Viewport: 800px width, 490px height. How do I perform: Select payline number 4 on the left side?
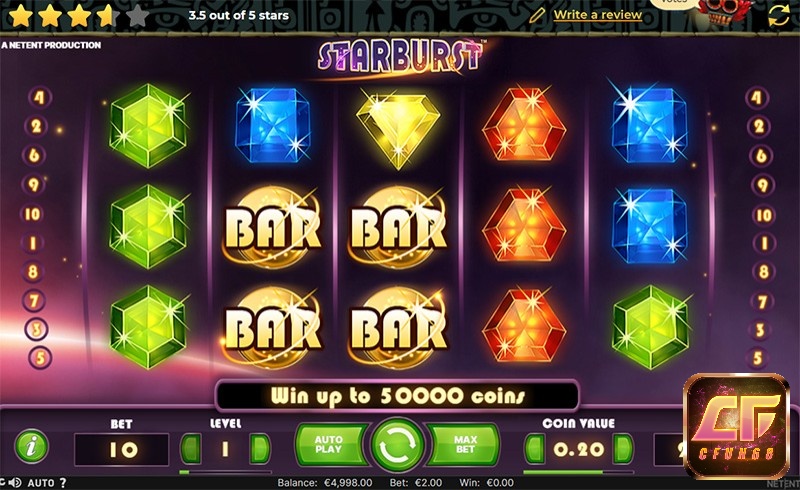[x=39, y=98]
